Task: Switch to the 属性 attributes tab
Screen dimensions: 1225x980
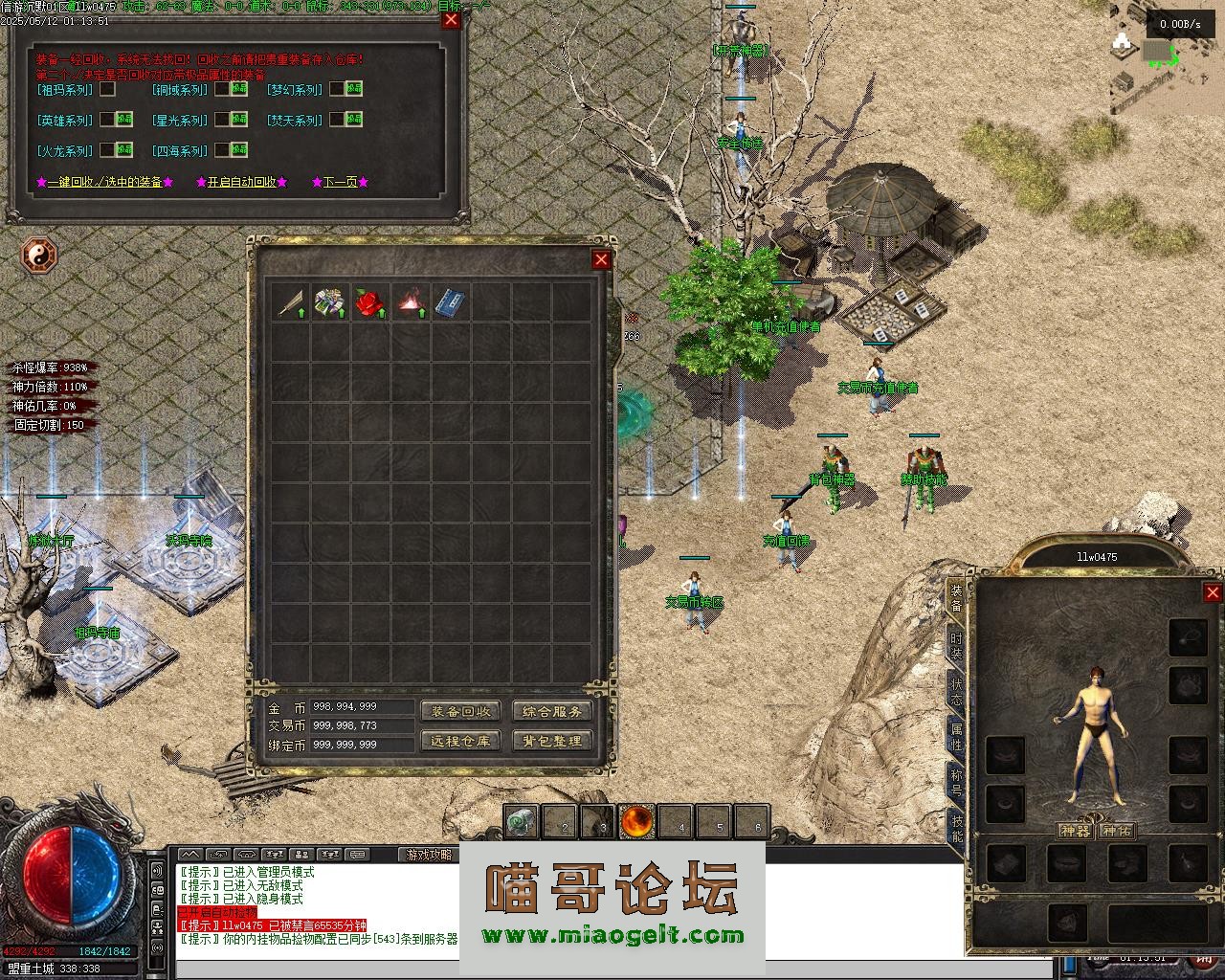Action: point(956,738)
